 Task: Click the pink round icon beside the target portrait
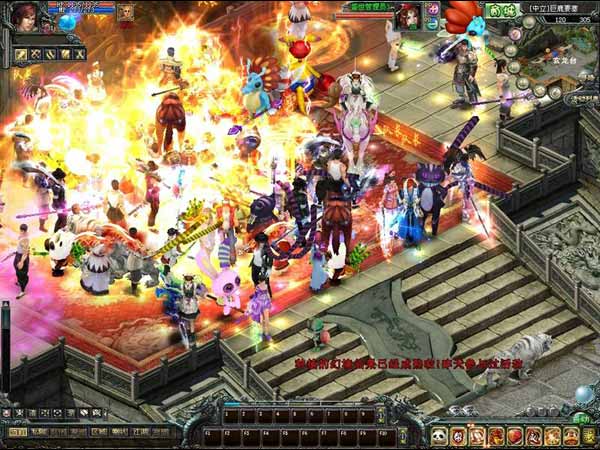pyautogui.click(x=432, y=9)
